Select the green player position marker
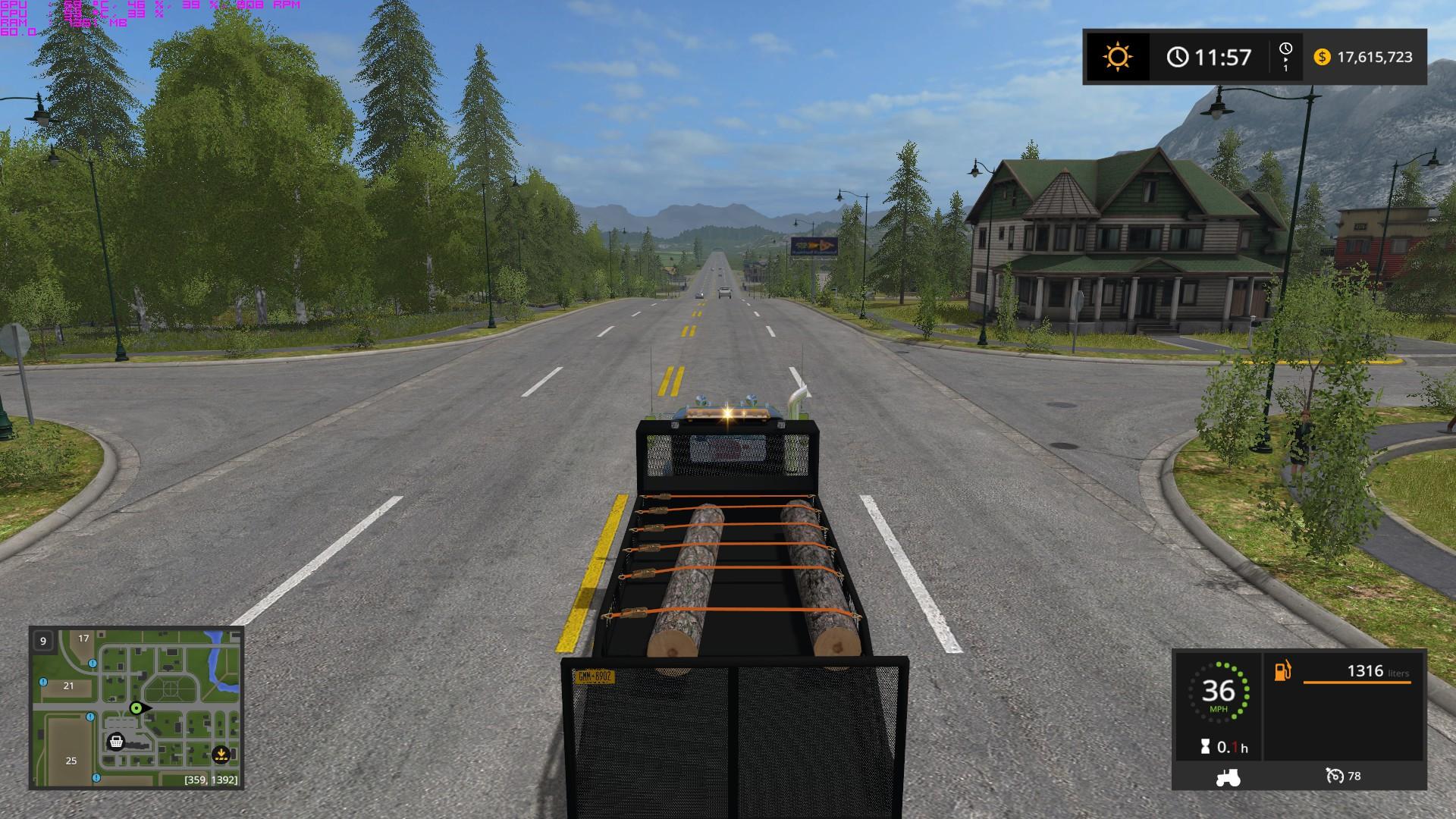 point(136,708)
